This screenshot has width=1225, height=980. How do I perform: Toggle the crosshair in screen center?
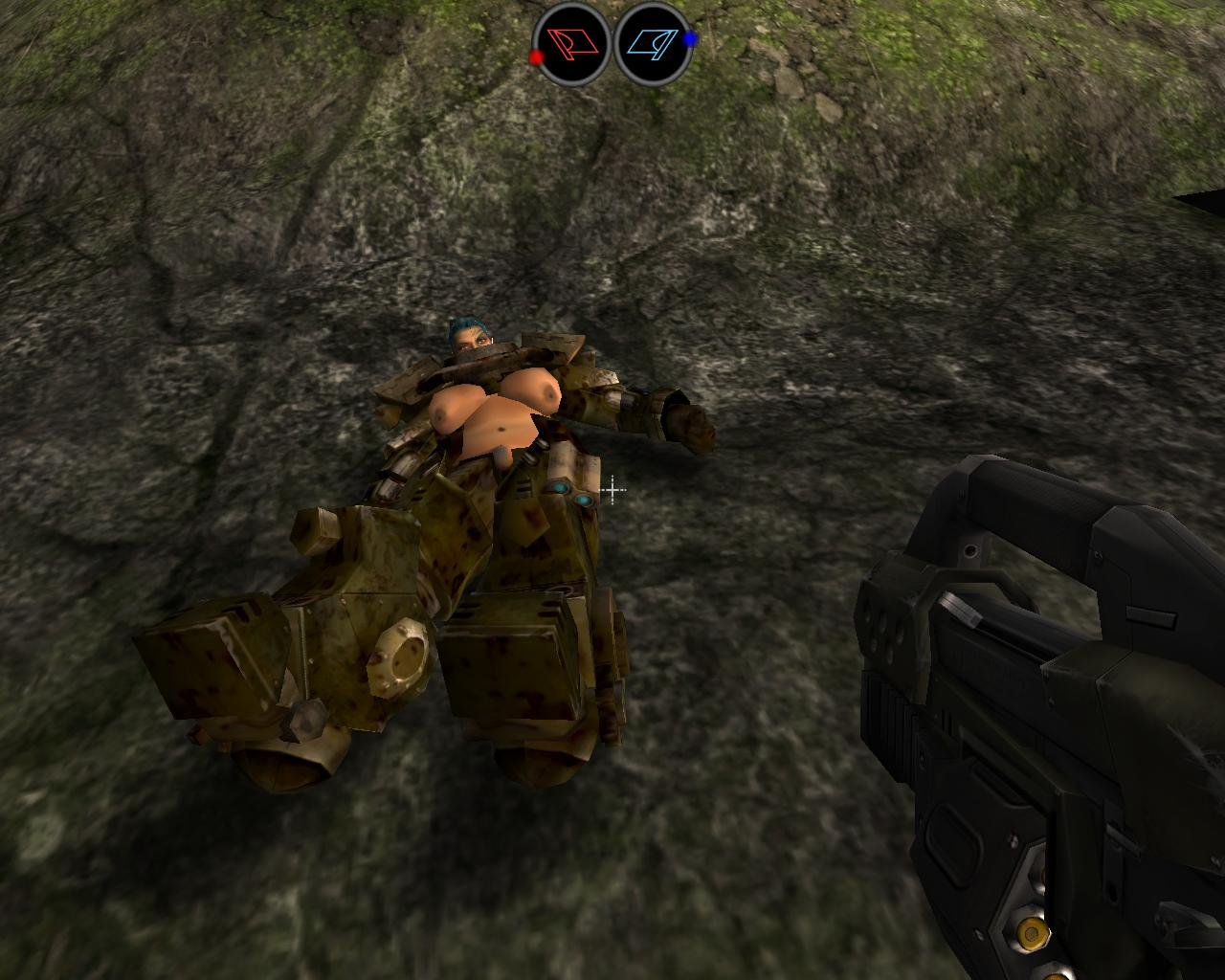[611, 489]
